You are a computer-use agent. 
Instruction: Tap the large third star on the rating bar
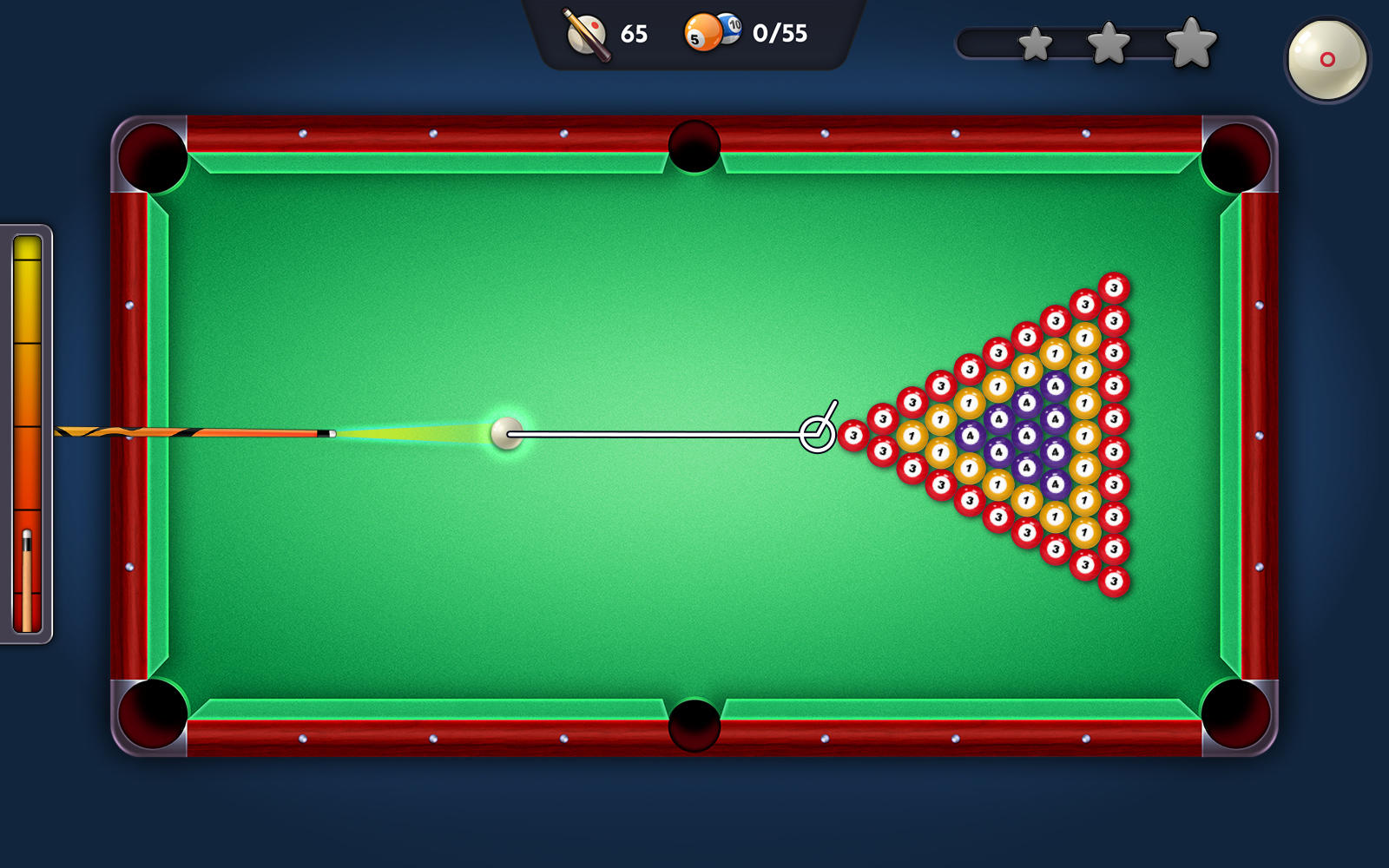[1191, 43]
